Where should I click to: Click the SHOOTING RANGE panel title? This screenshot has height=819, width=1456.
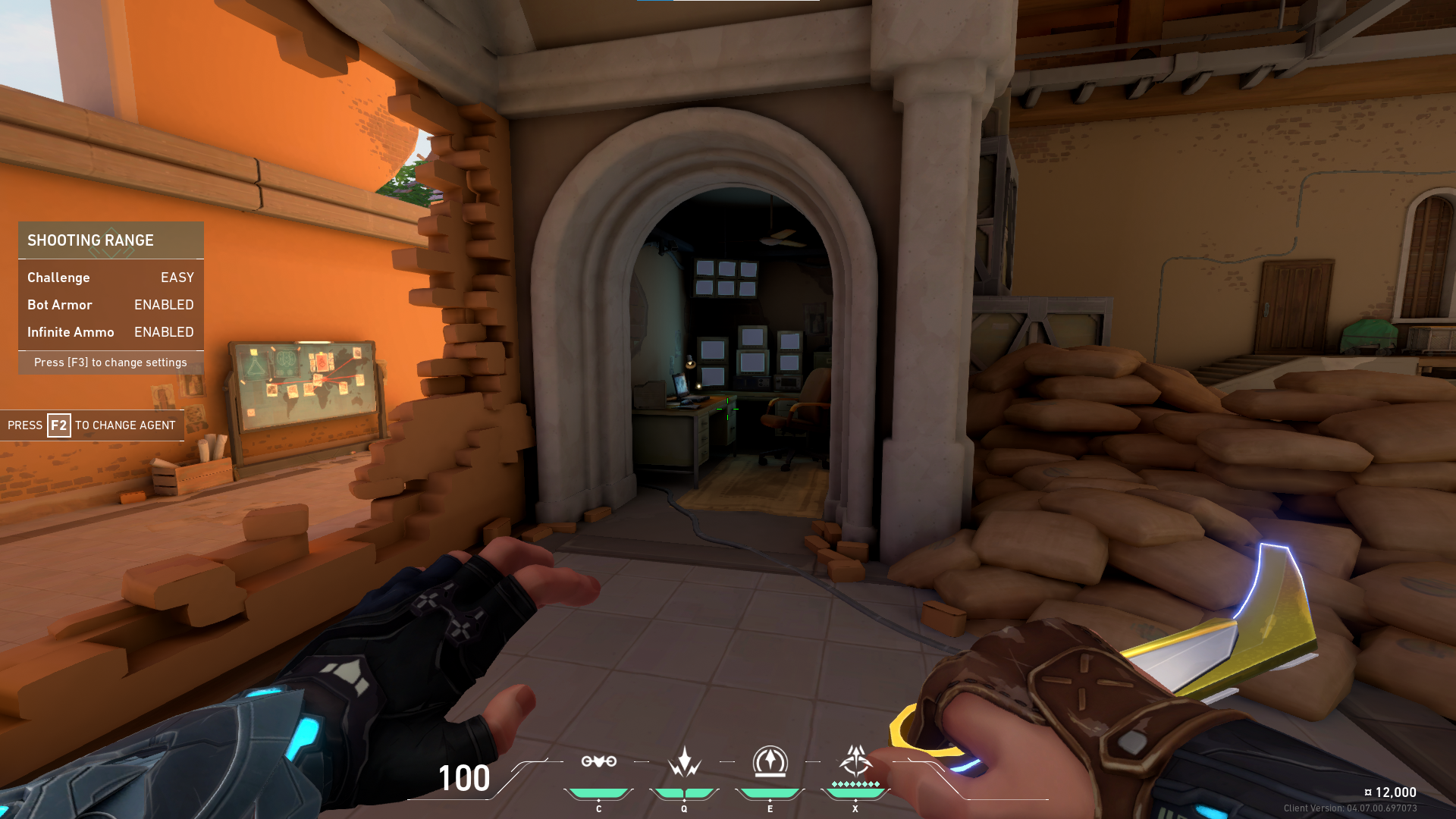click(90, 240)
